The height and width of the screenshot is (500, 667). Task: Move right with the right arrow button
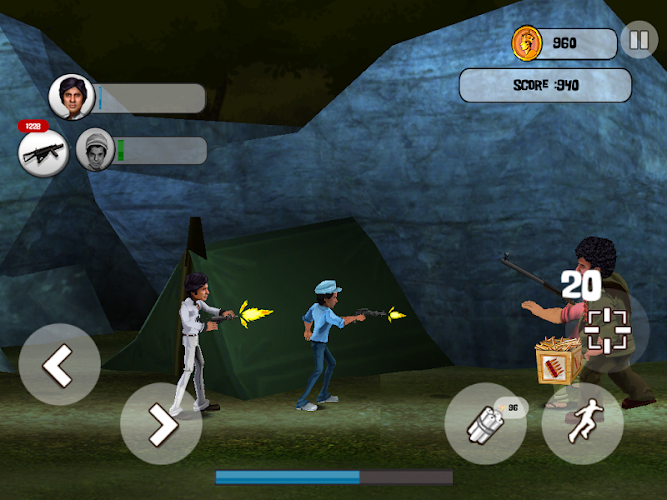(x=160, y=424)
